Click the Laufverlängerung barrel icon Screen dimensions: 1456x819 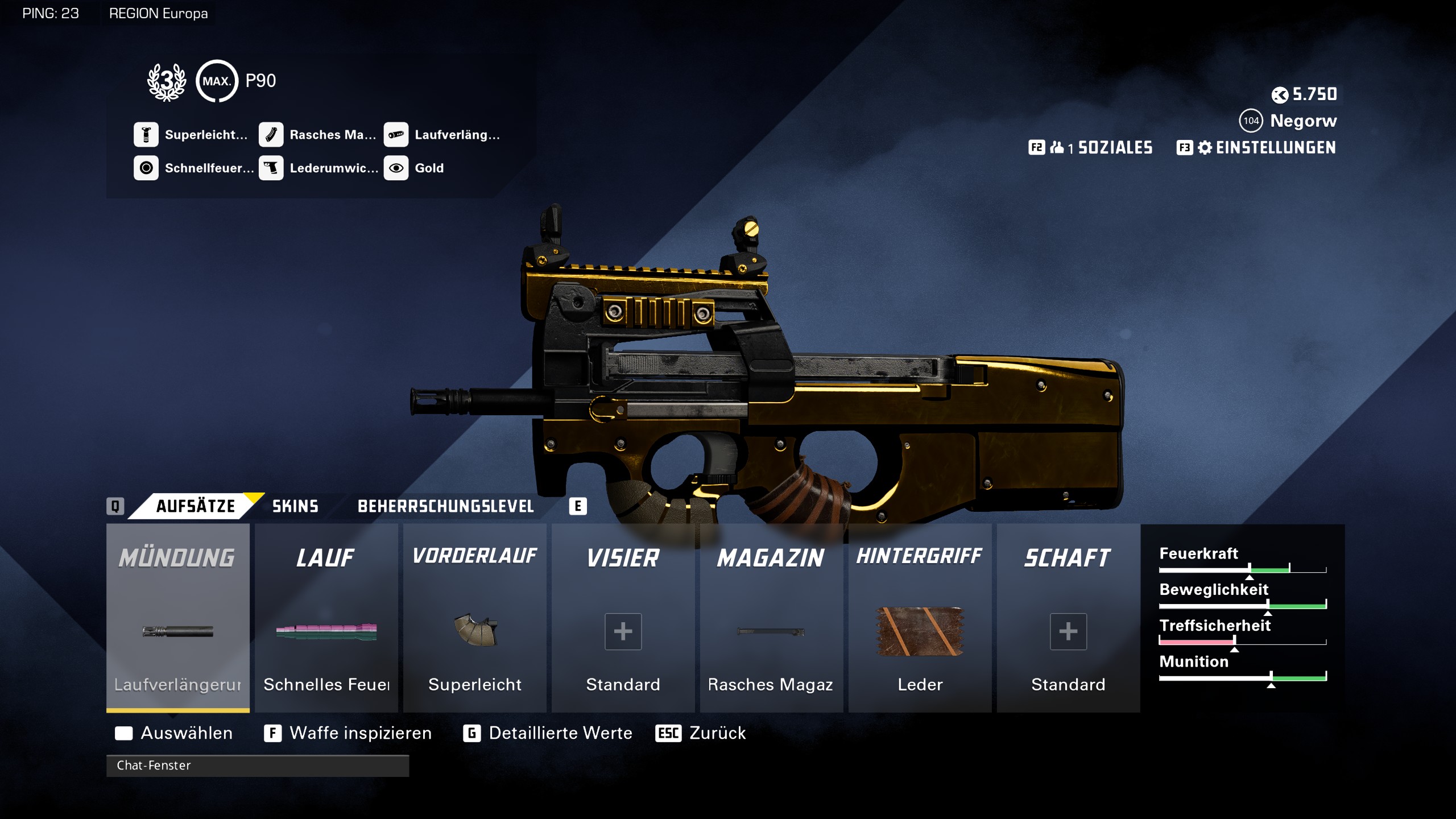[x=397, y=135]
